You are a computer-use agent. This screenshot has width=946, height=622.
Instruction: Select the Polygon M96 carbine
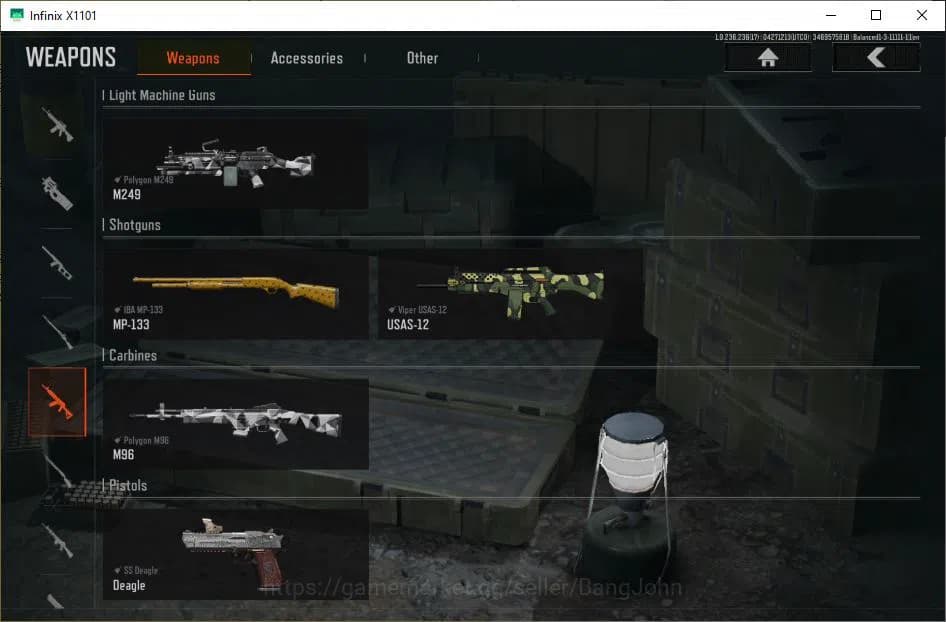236,424
